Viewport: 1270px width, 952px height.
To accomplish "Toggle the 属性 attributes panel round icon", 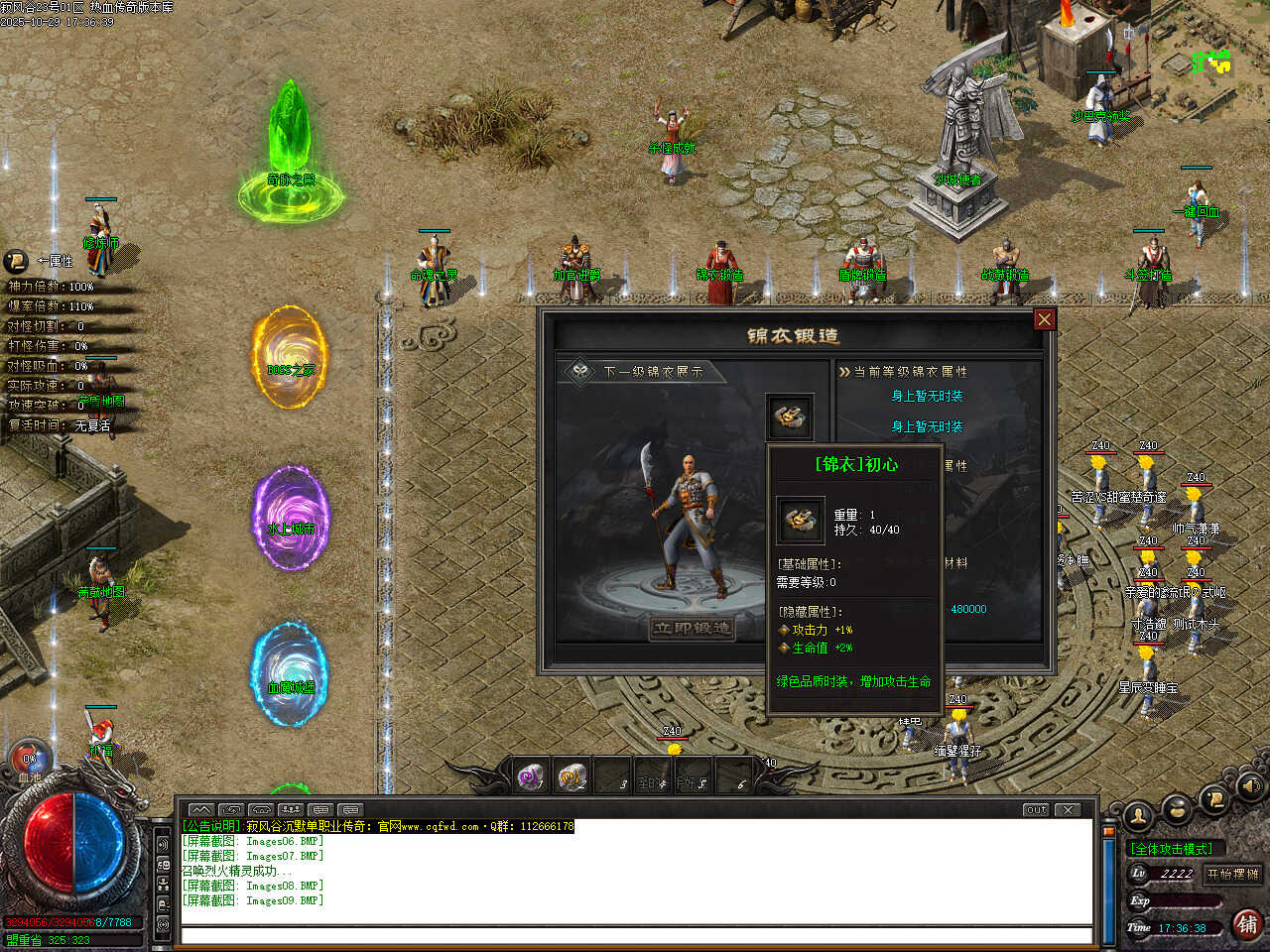I will click(x=16, y=261).
